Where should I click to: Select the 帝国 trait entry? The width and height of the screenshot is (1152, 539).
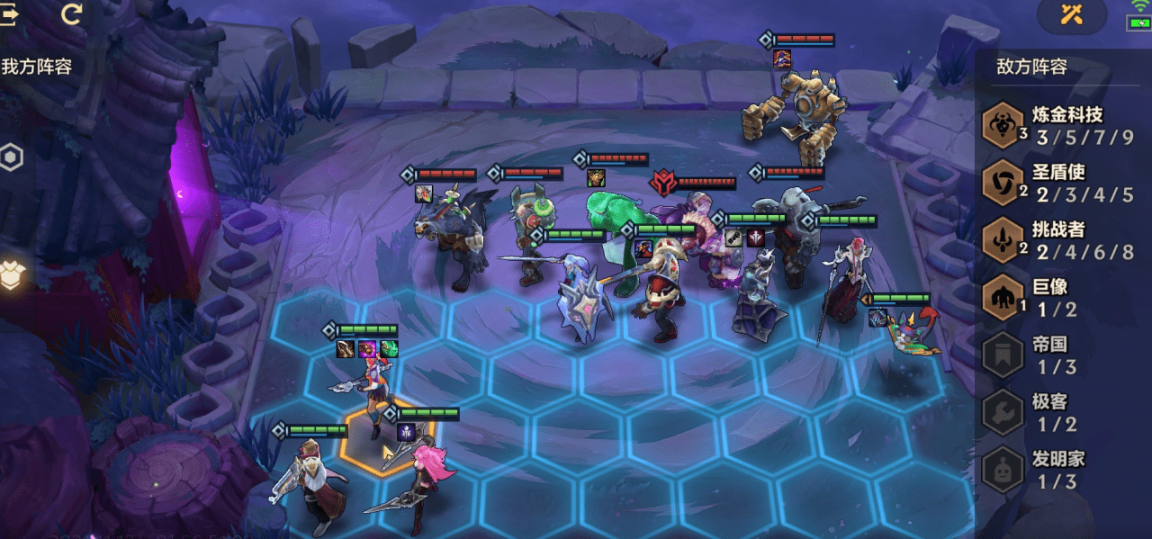click(x=1060, y=355)
